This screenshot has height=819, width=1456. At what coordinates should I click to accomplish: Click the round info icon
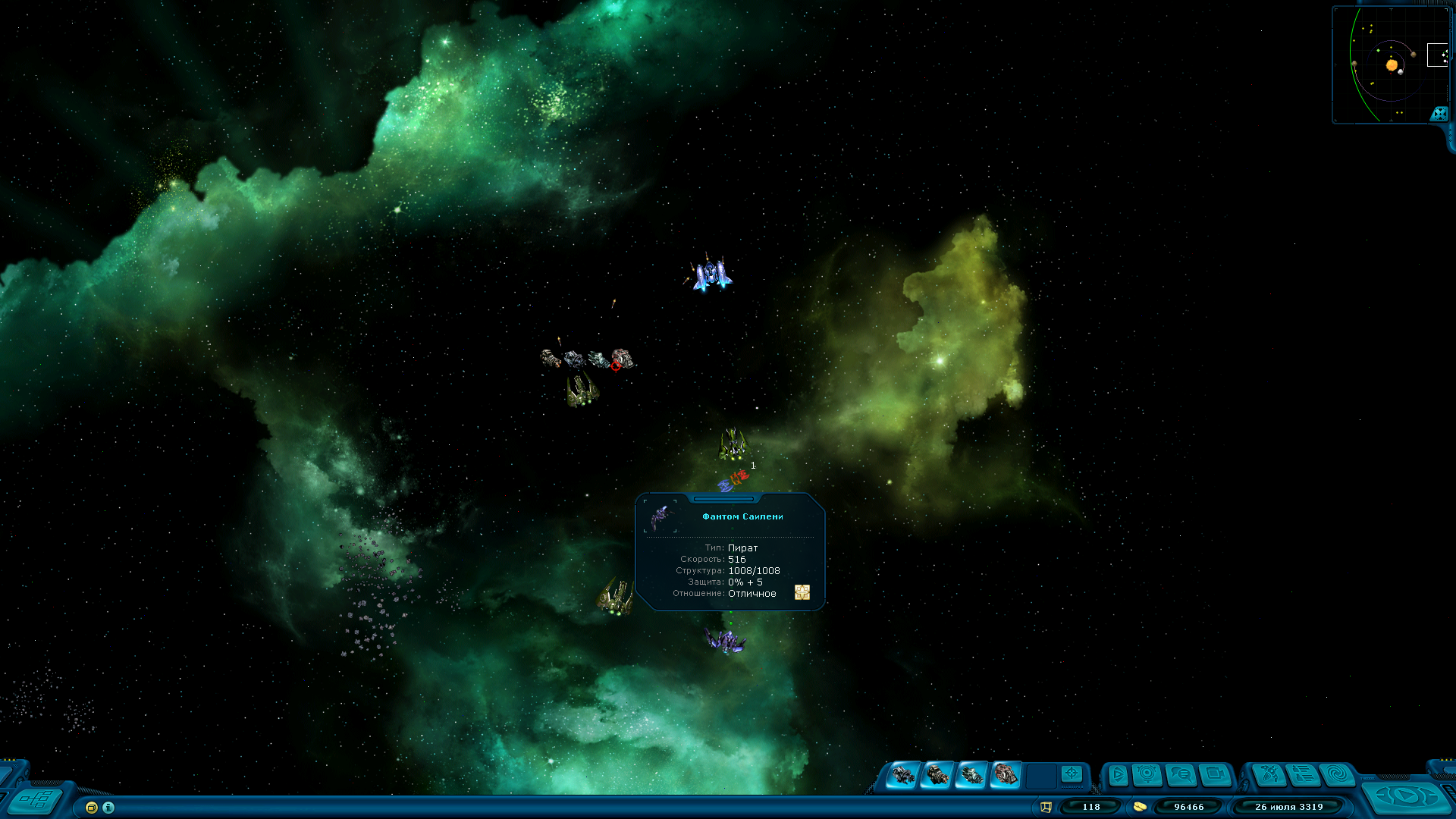point(108,808)
